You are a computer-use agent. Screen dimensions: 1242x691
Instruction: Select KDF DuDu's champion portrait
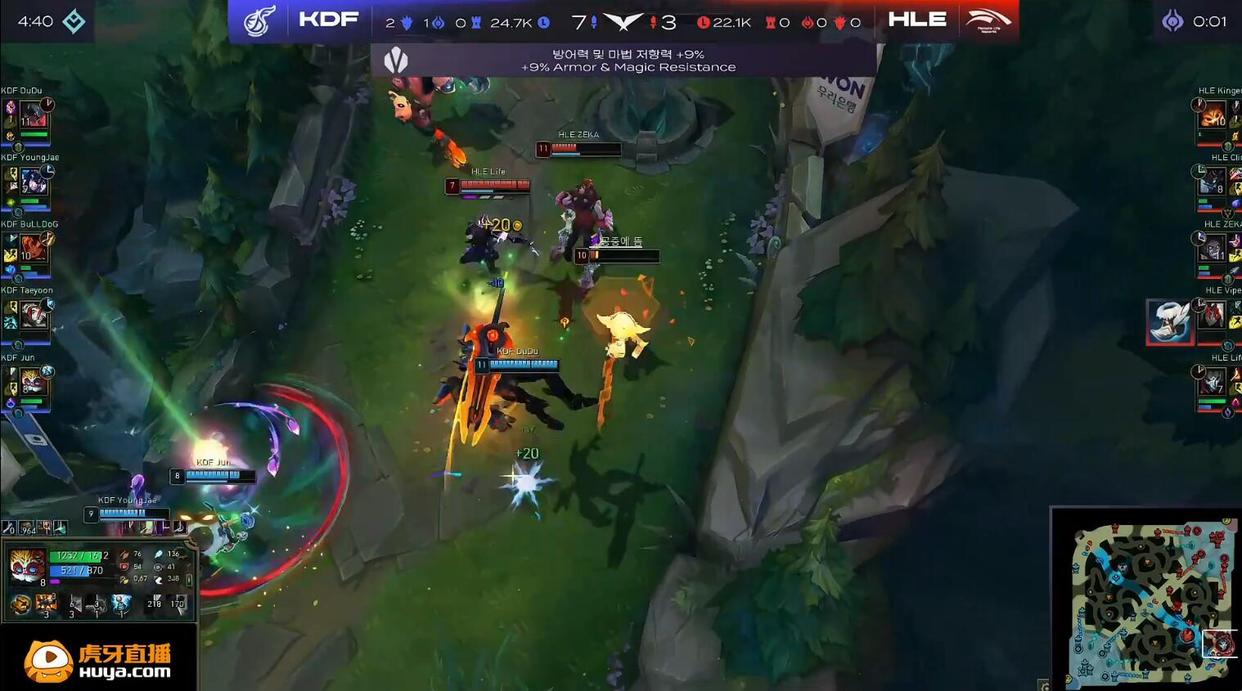click(32, 116)
